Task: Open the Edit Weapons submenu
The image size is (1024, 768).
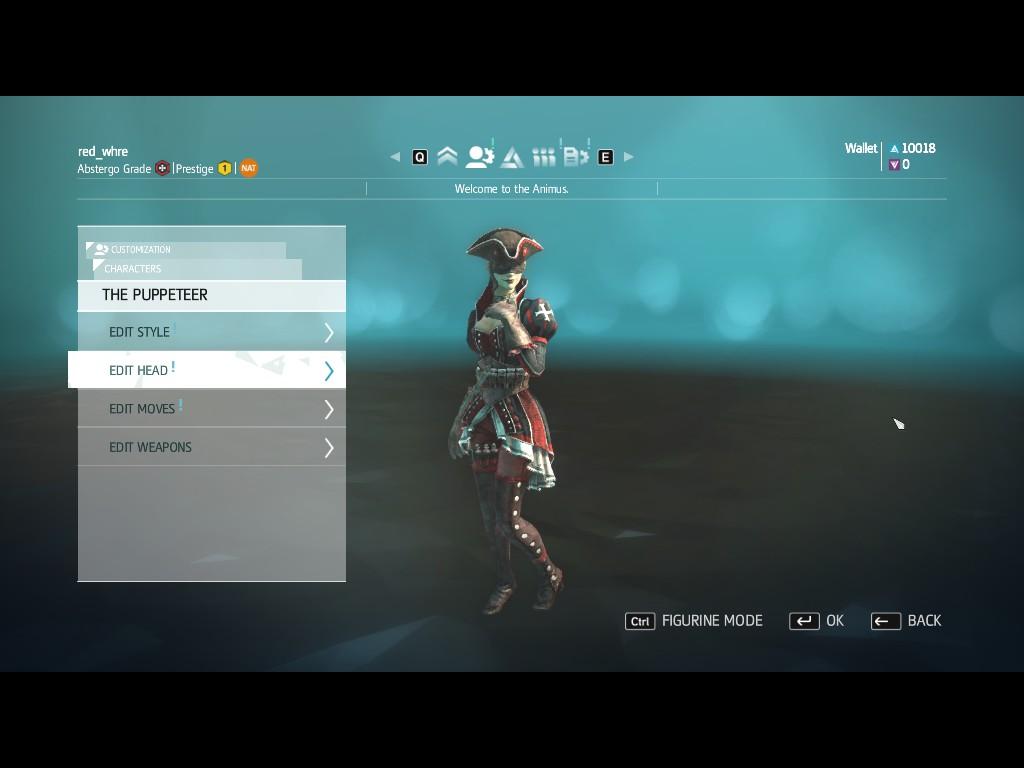Action: [211, 447]
